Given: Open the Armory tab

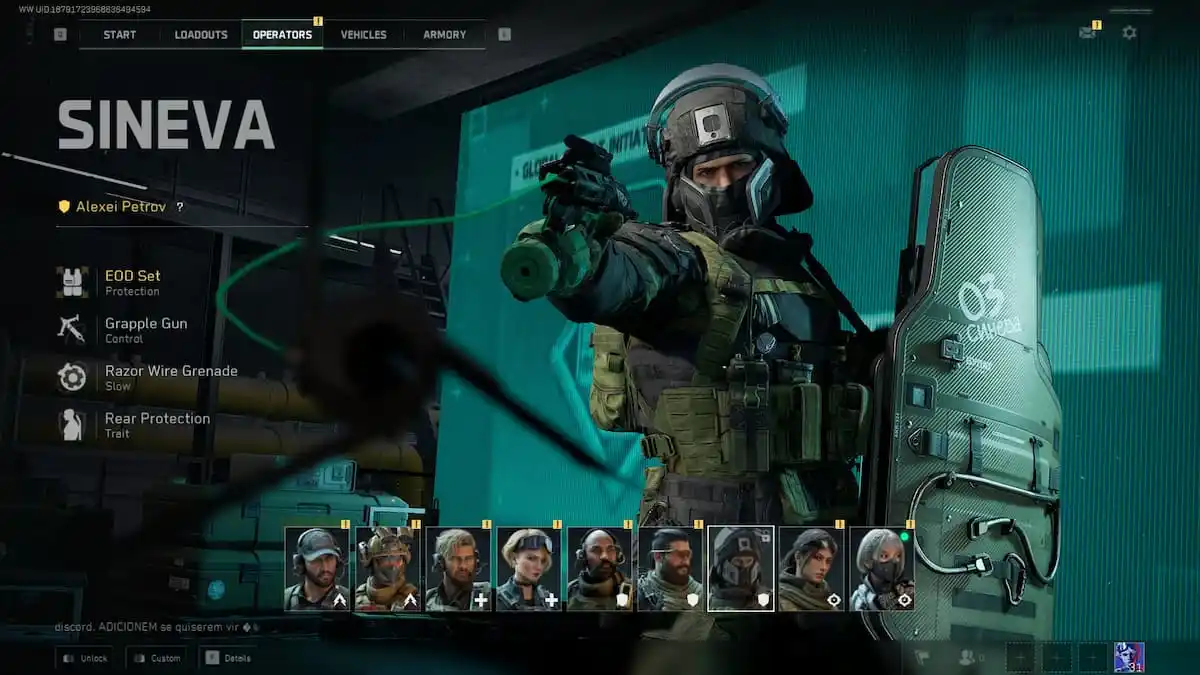Looking at the screenshot, I should [x=444, y=34].
